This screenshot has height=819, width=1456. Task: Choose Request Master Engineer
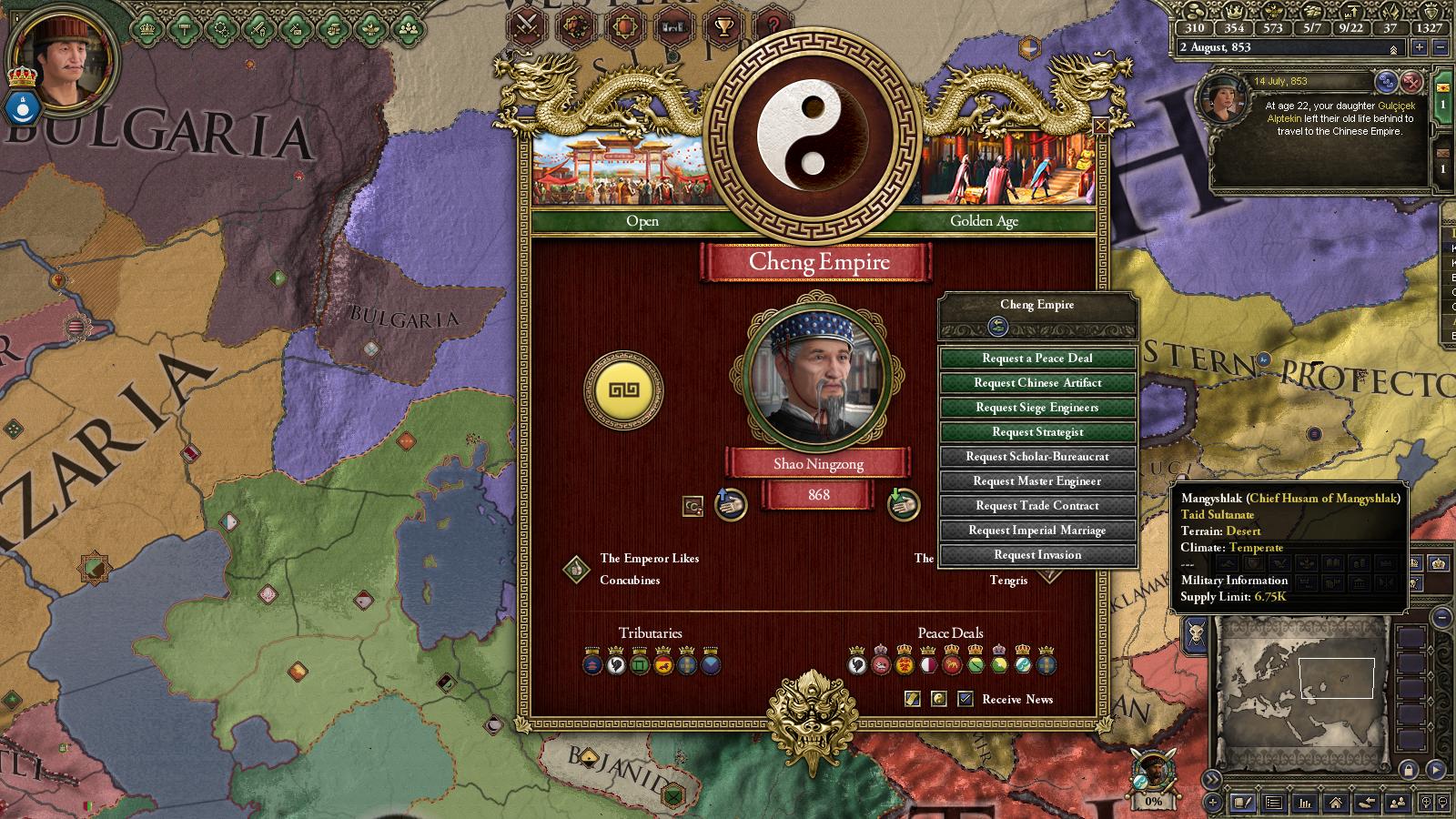(1036, 481)
